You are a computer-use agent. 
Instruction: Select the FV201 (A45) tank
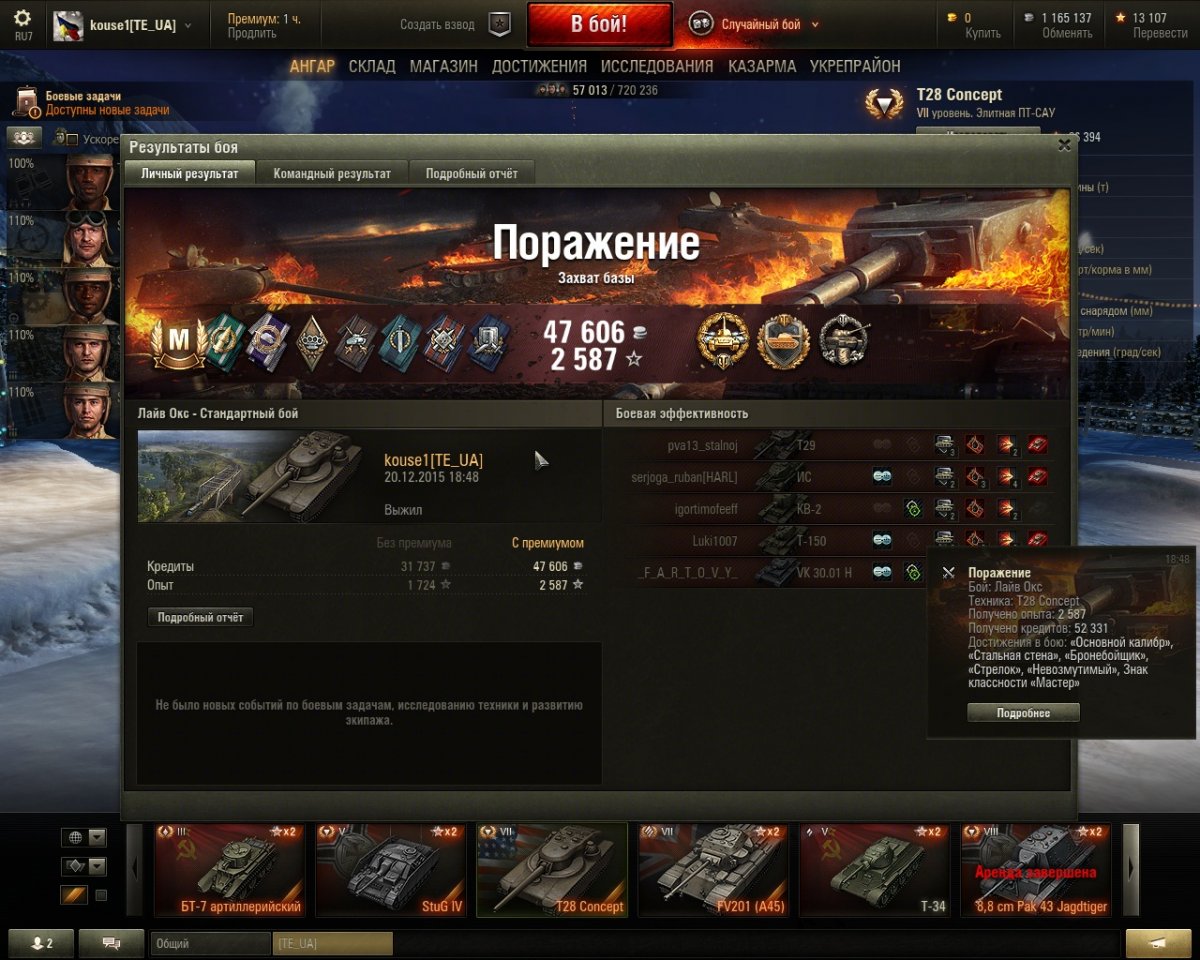click(713, 869)
